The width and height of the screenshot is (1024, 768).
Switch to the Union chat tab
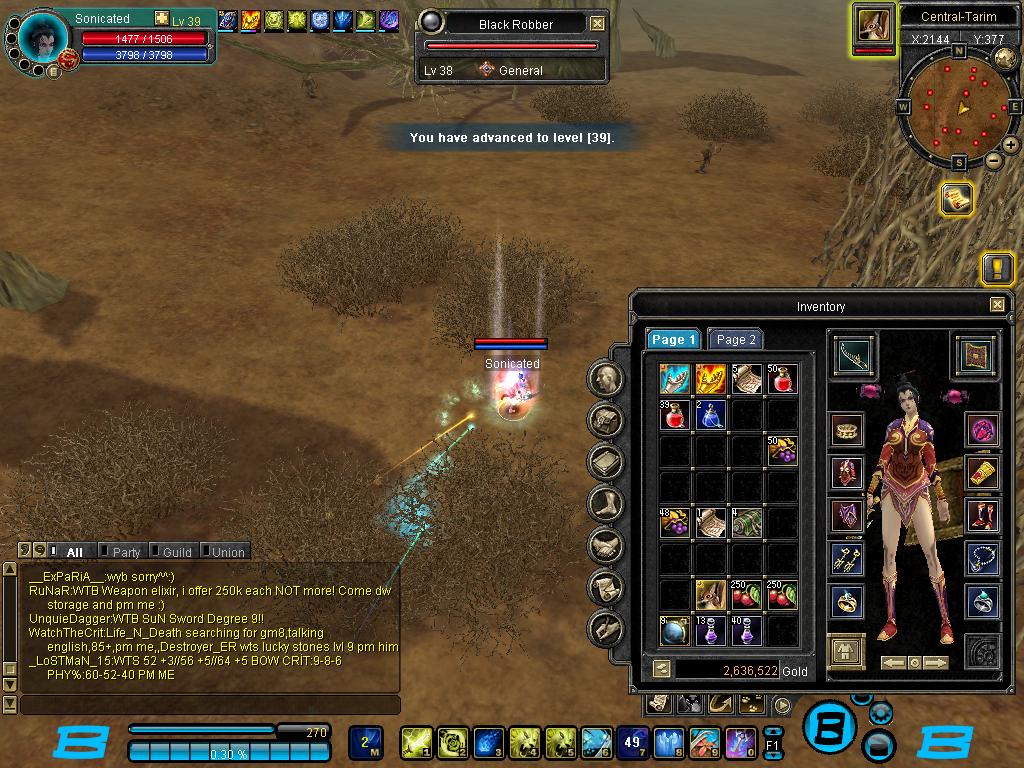226,551
